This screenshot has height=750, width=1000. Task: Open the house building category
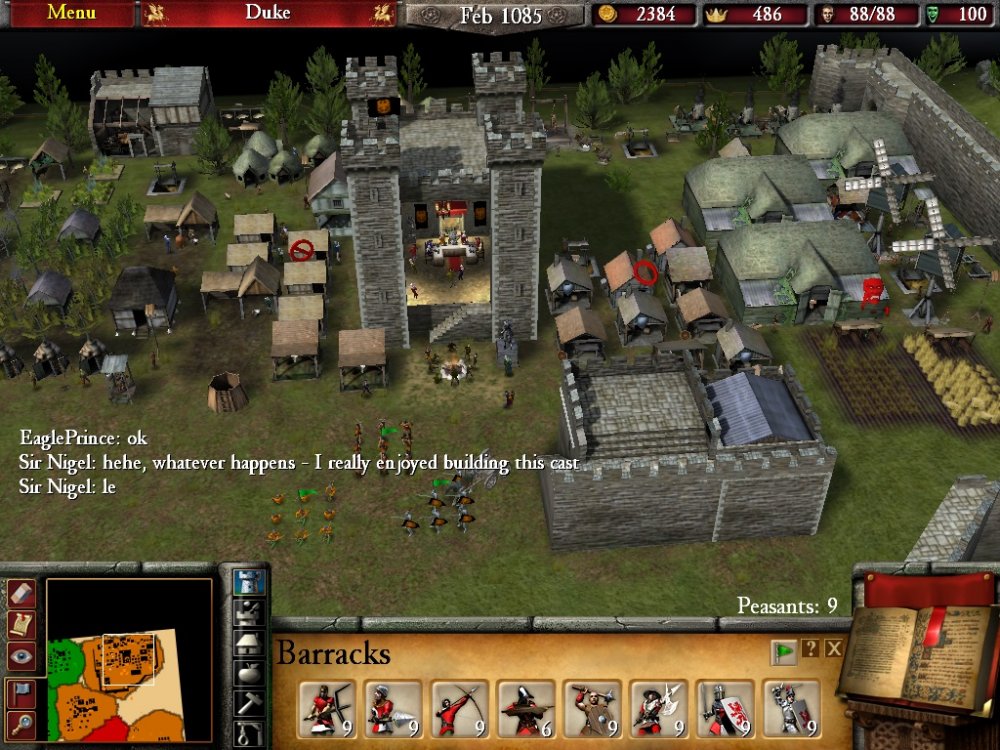click(248, 642)
